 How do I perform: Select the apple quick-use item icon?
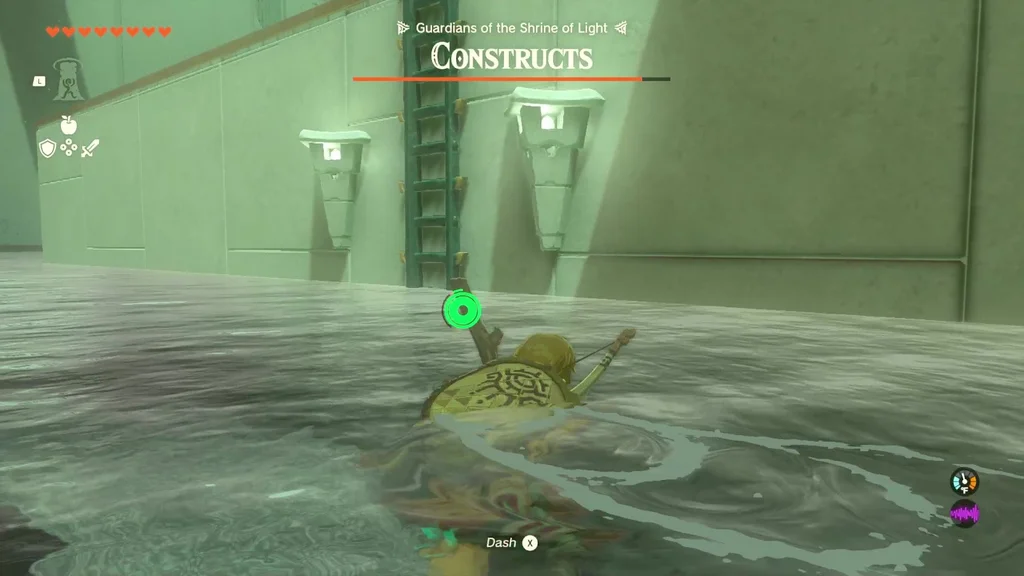coord(68,125)
